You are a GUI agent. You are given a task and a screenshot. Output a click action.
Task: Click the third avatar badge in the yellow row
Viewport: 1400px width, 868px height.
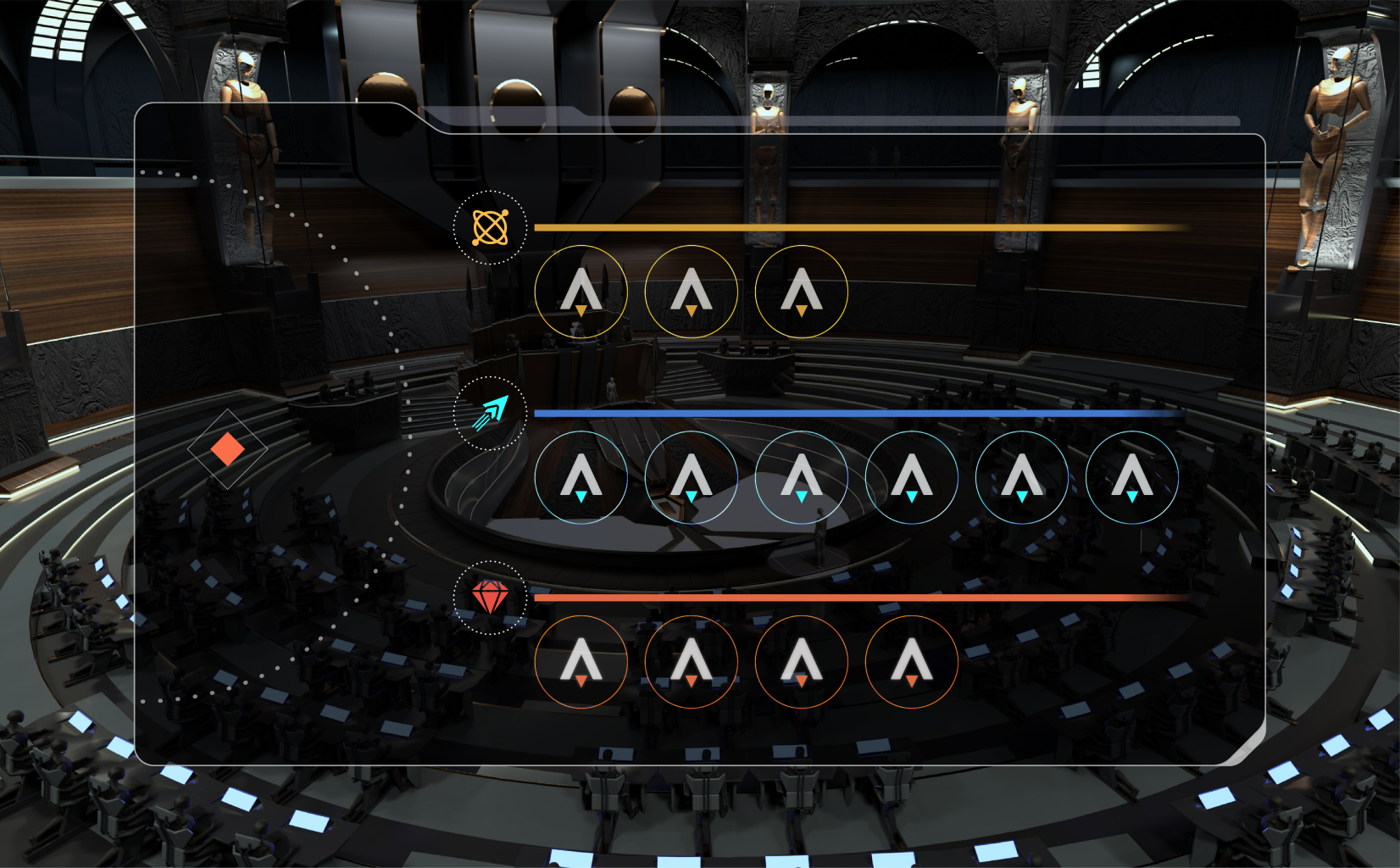click(801, 291)
